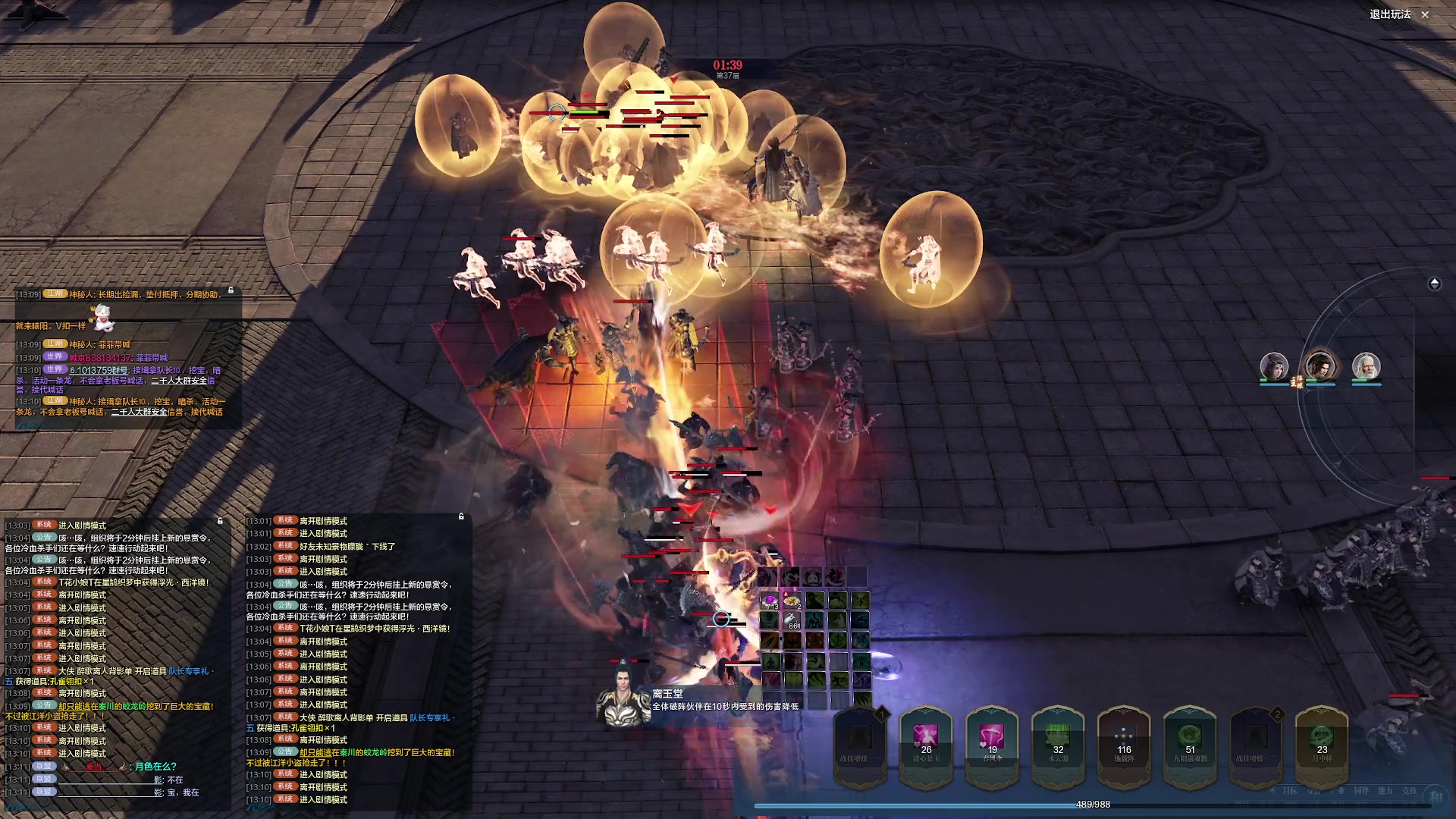The height and width of the screenshot is (819, 1456).
Task: Use the food dish item slot
Action: pos(792,601)
